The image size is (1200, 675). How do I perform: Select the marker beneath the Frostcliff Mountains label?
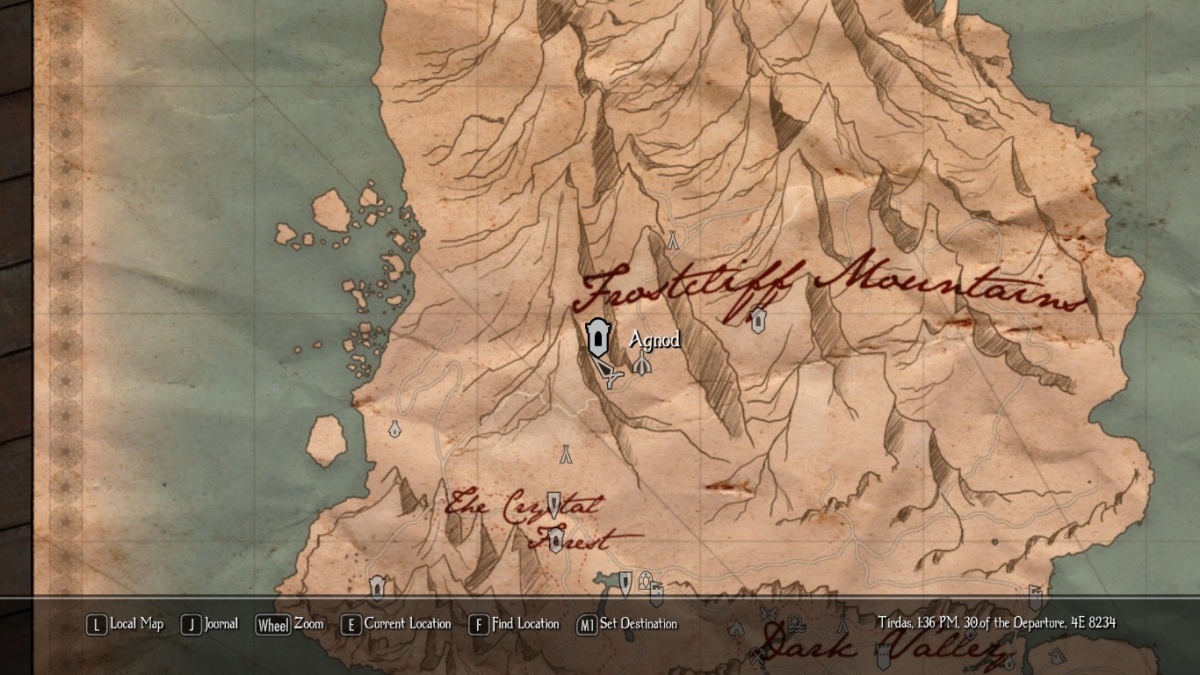(758, 319)
